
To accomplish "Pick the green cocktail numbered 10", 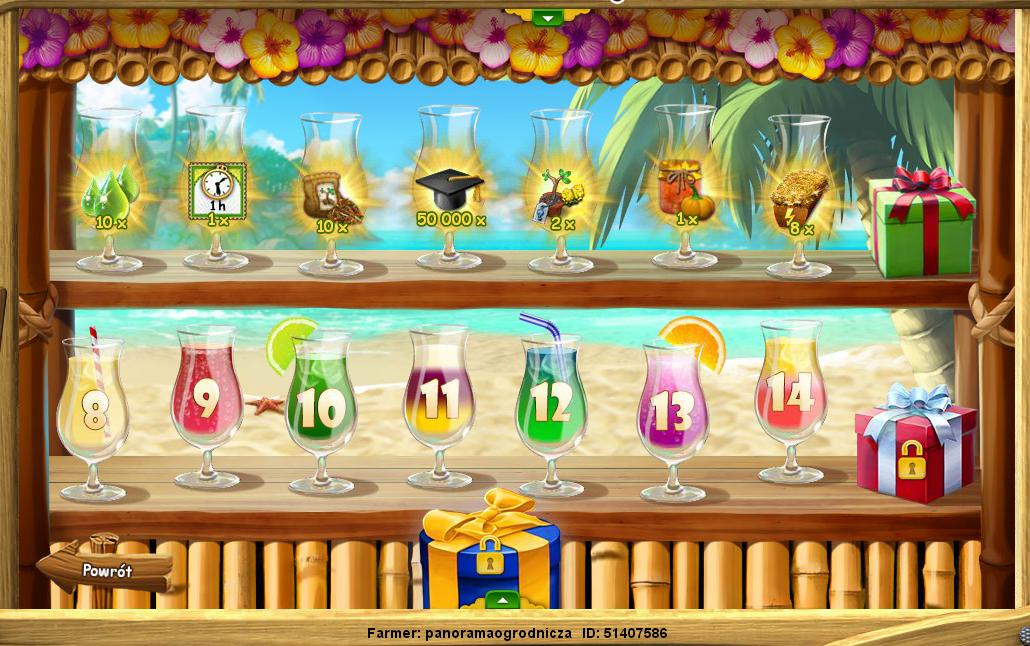I will (320, 408).
